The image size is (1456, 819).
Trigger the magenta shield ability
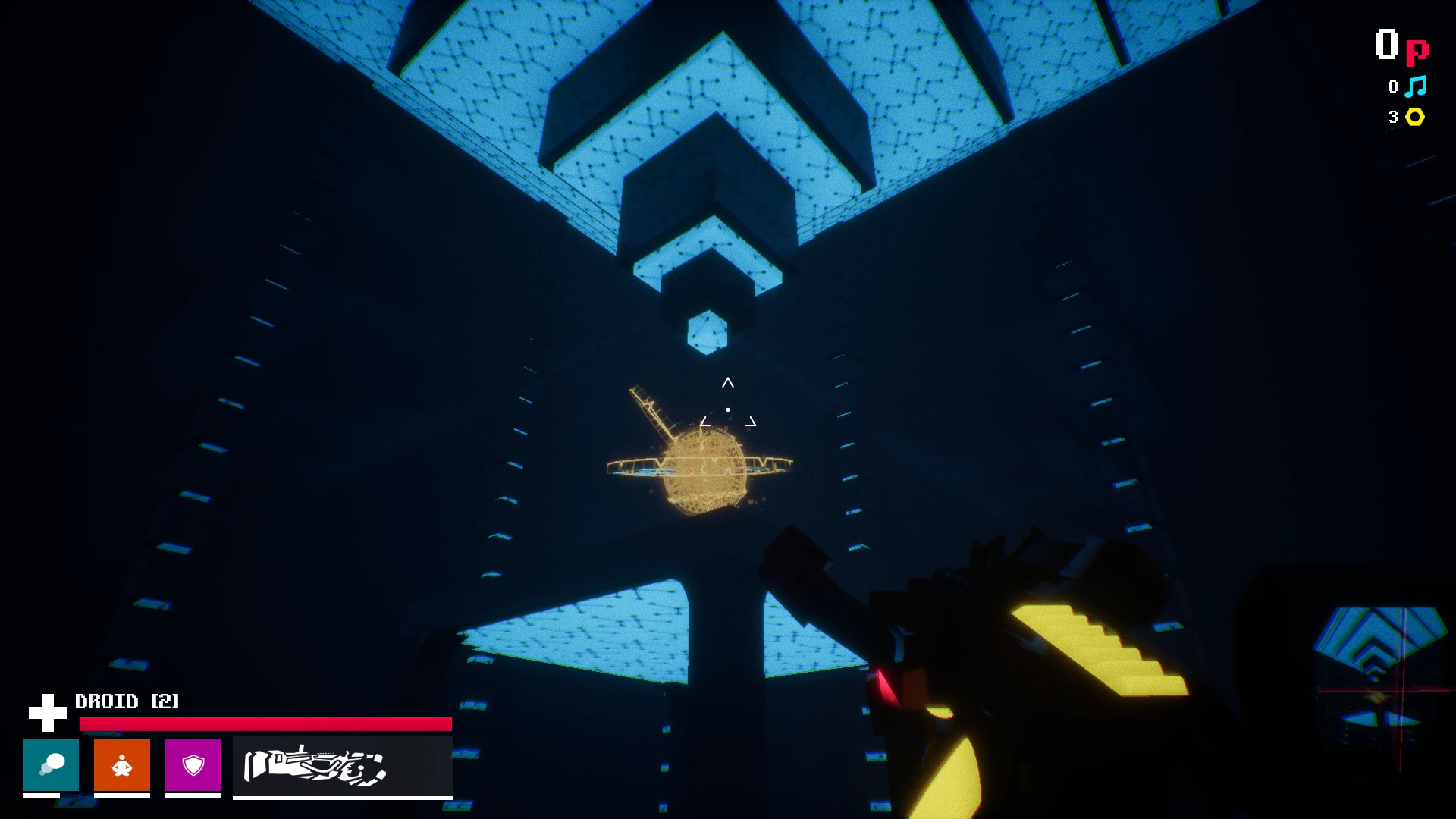[193, 766]
